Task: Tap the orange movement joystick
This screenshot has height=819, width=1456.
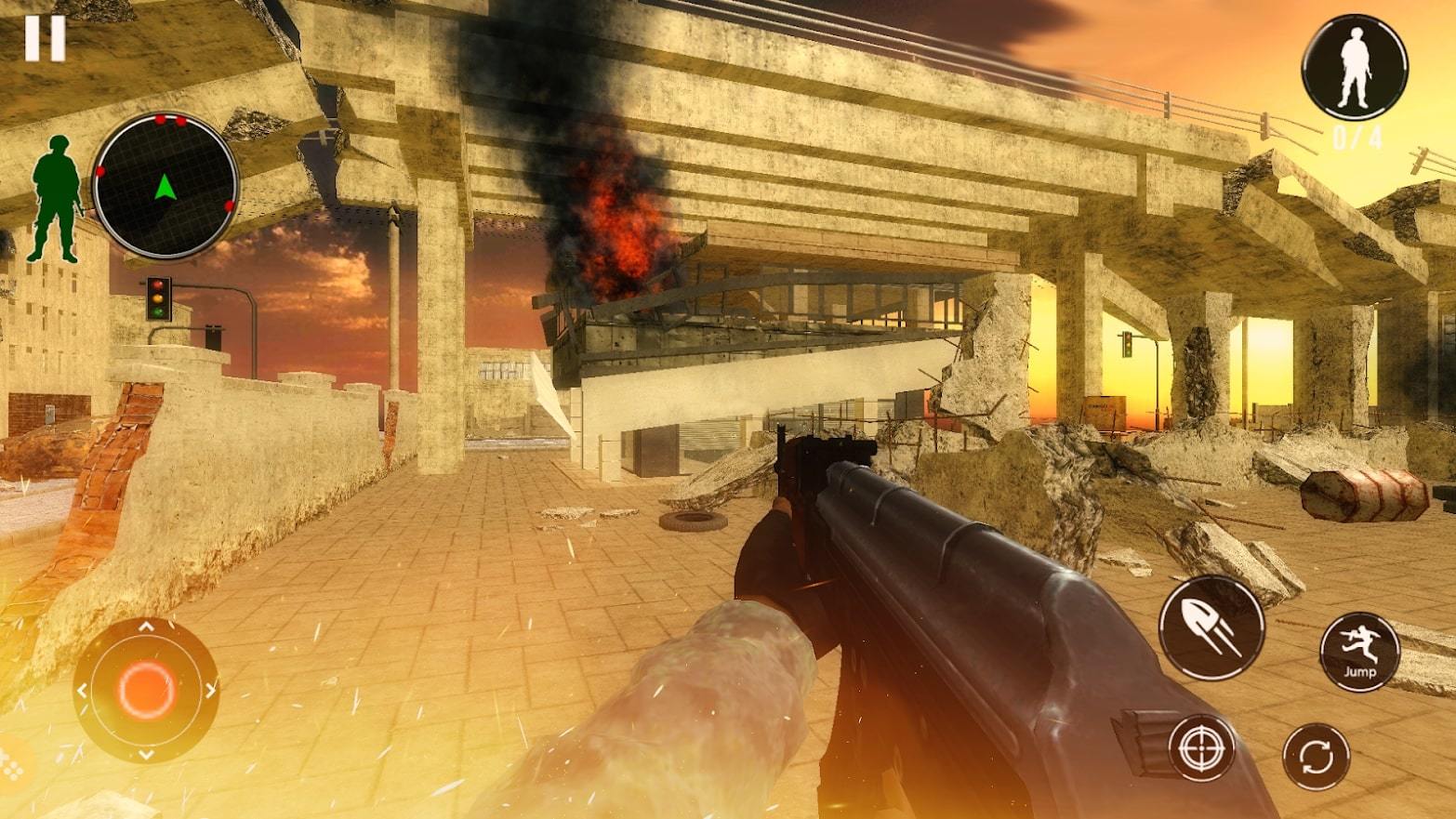Action: point(146,690)
